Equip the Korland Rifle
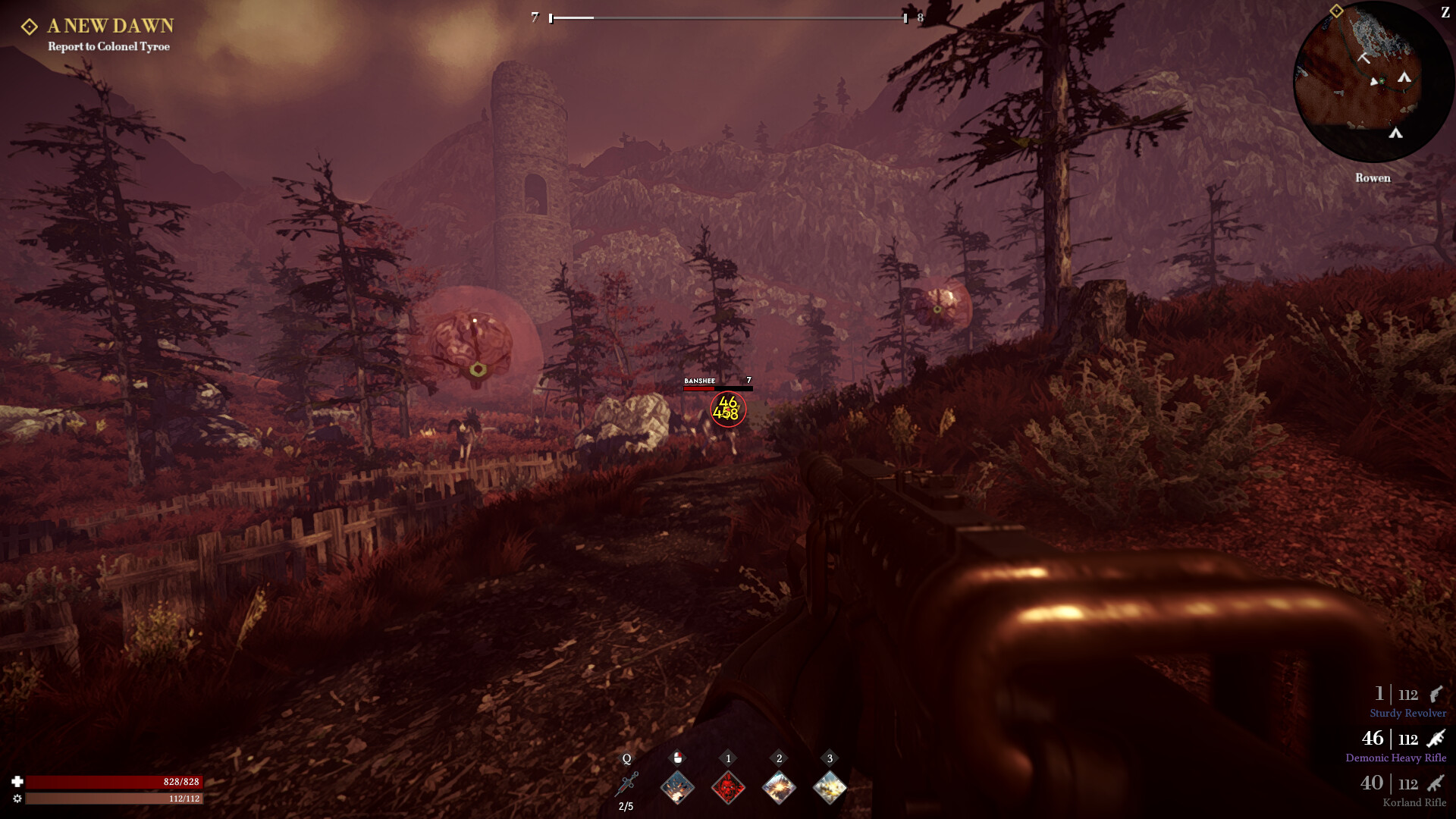The width and height of the screenshot is (1456, 819). (x=1404, y=789)
